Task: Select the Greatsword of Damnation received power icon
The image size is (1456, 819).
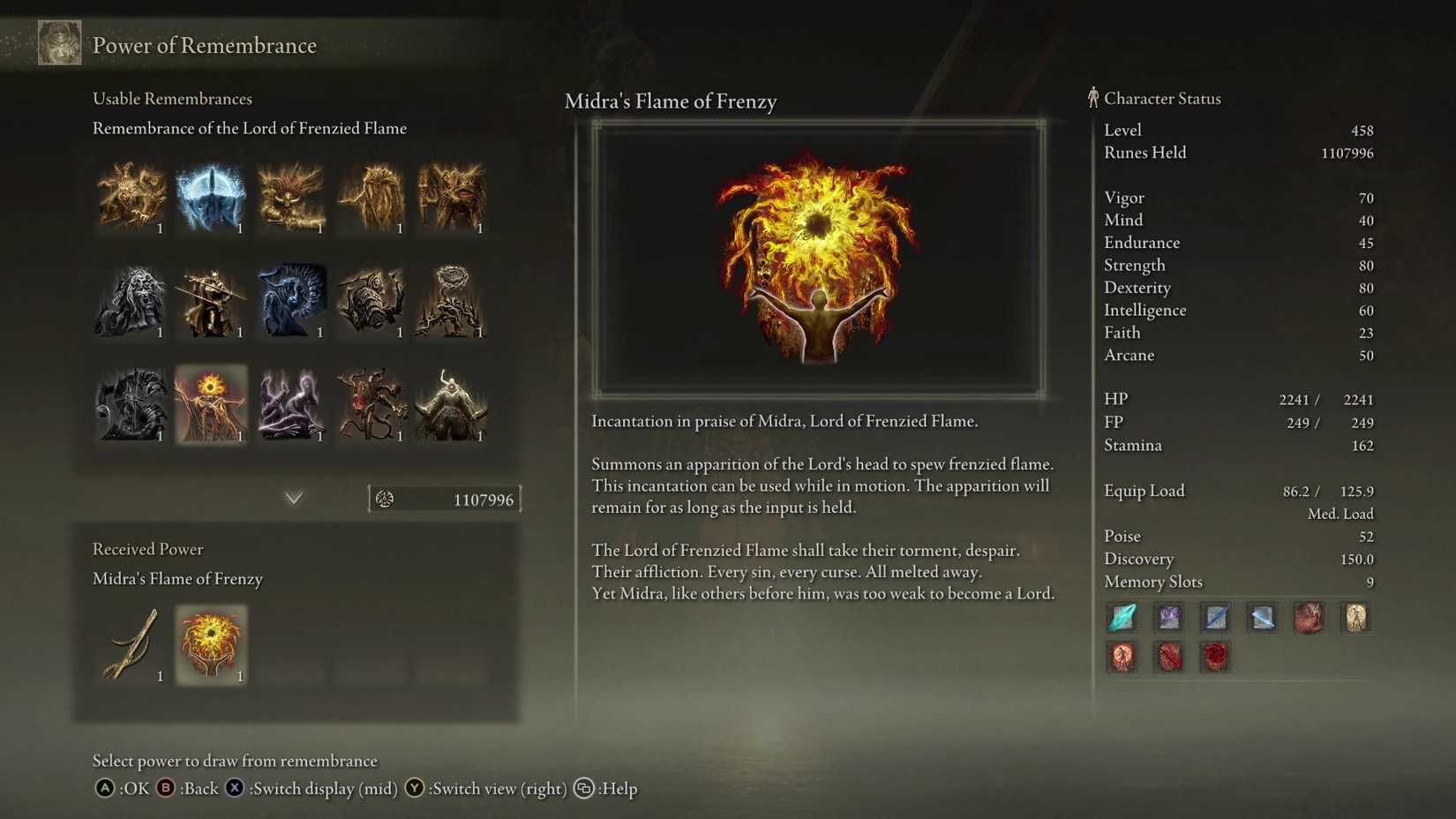Action: pyautogui.click(x=131, y=644)
